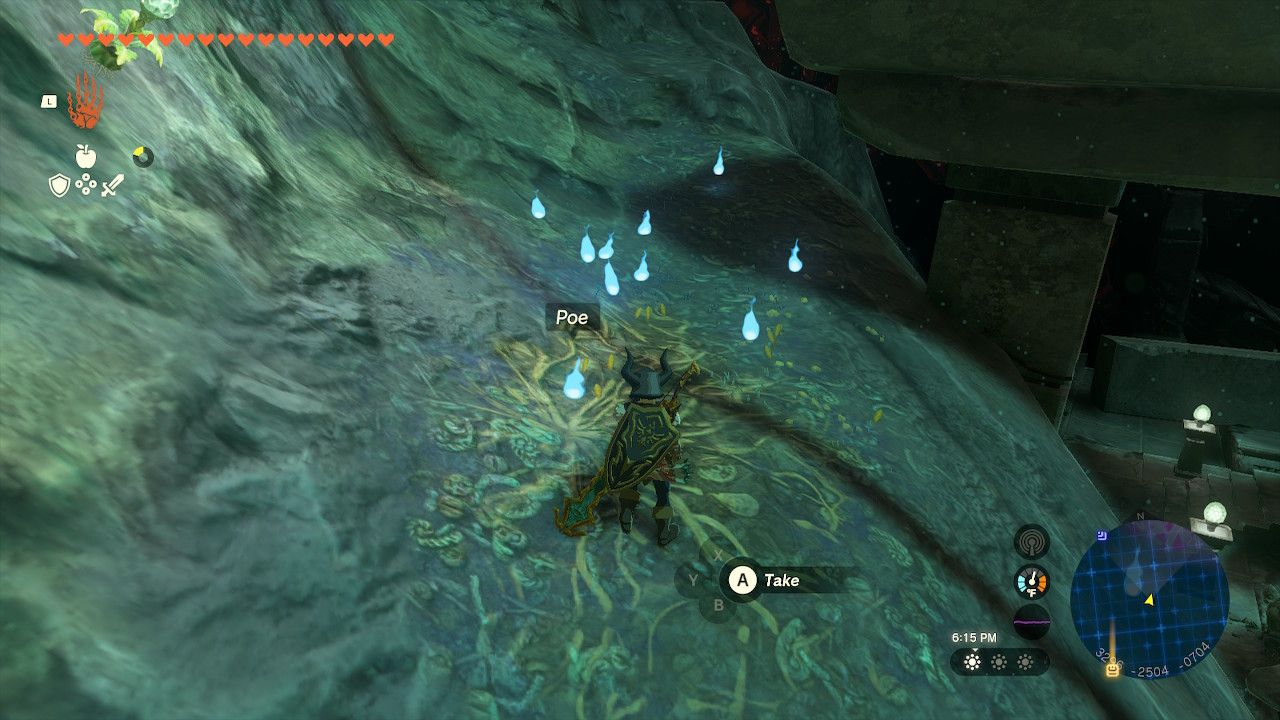Image resolution: width=1280 pixels, height=720 pixels.
Task: Open the circular minimap
Action: [1149, 599]
